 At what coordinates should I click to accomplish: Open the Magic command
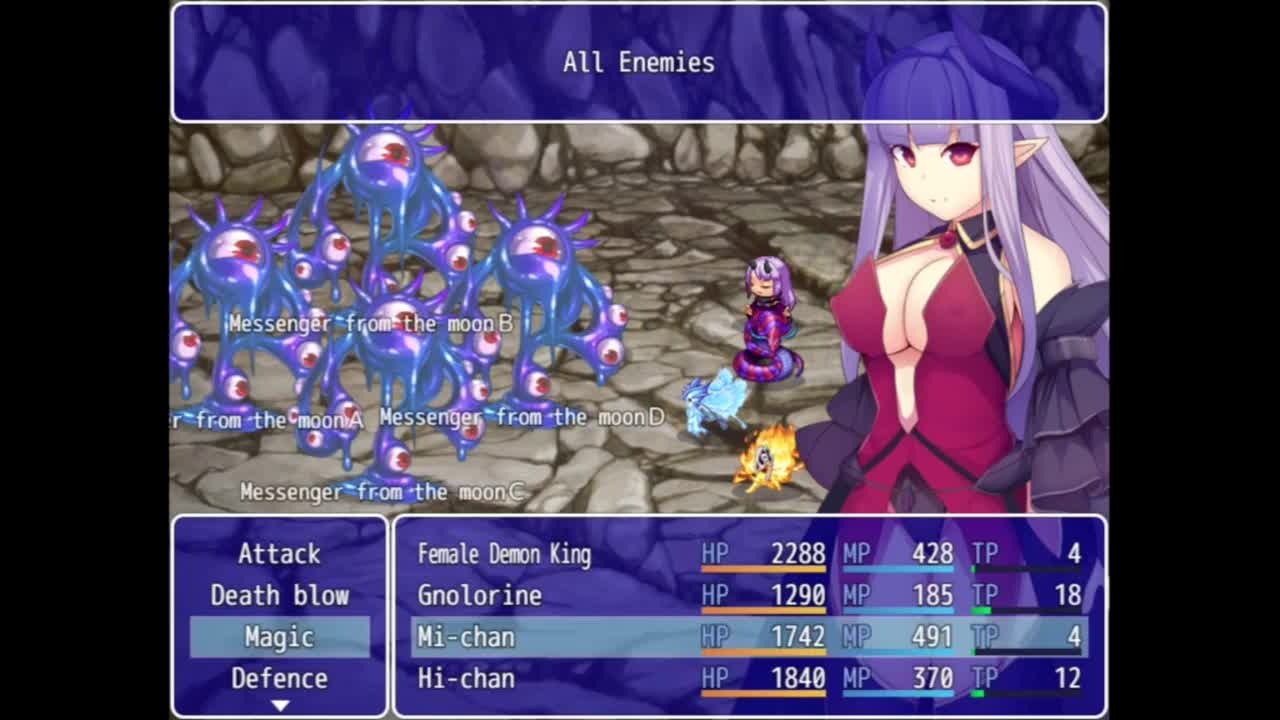tap(279, 637)
